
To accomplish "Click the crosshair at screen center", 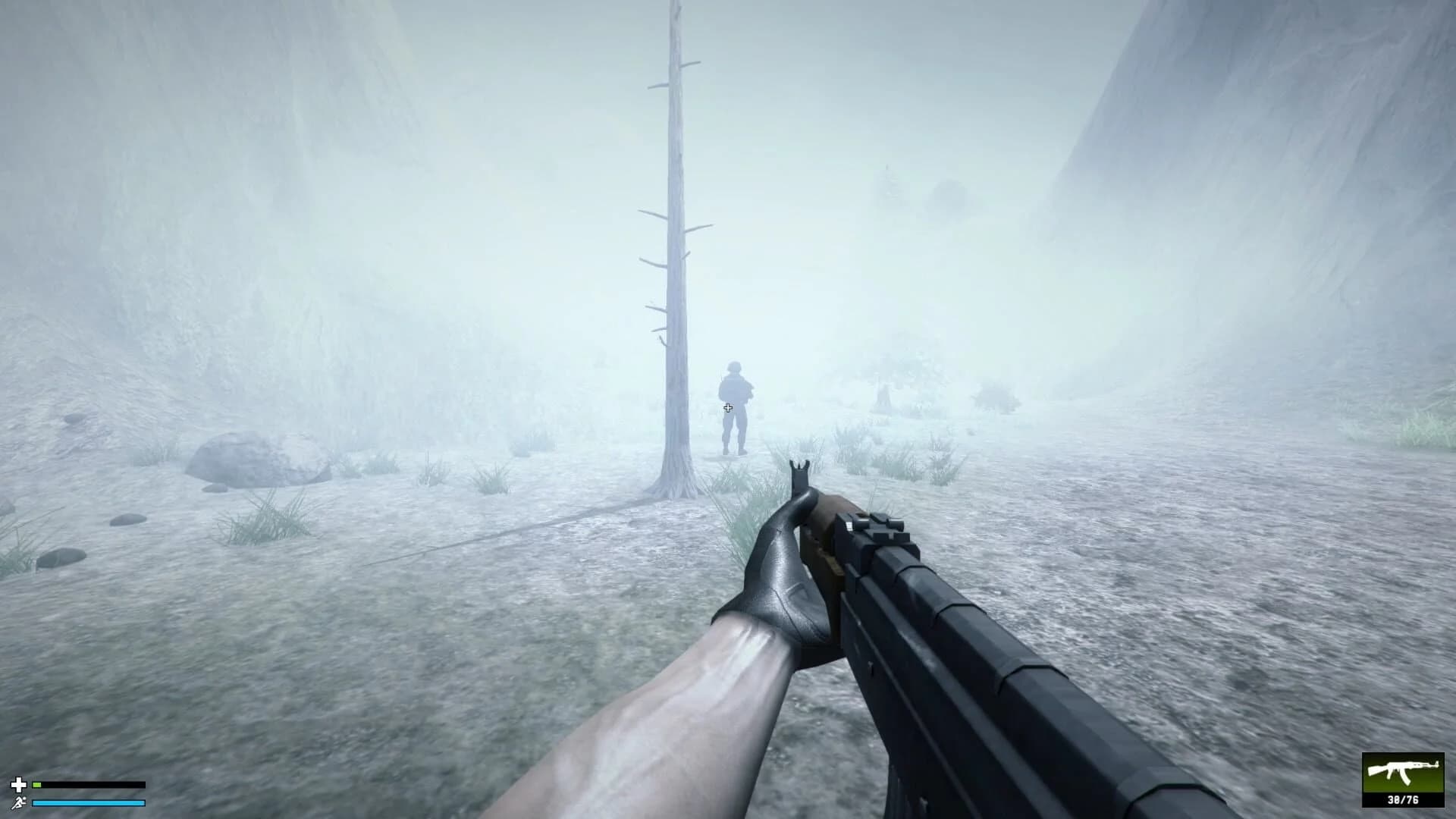I will pos(728,408).
